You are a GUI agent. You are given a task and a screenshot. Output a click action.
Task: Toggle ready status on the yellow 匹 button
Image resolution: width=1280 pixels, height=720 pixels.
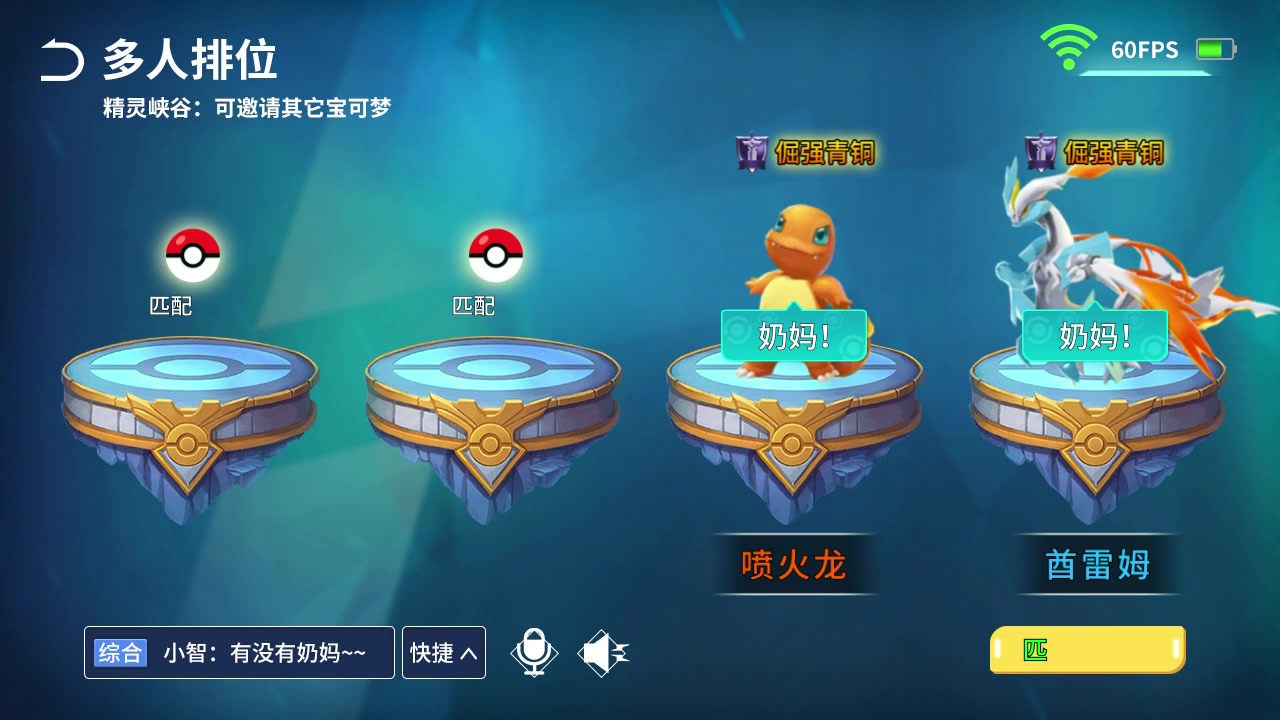[1086, 650]
